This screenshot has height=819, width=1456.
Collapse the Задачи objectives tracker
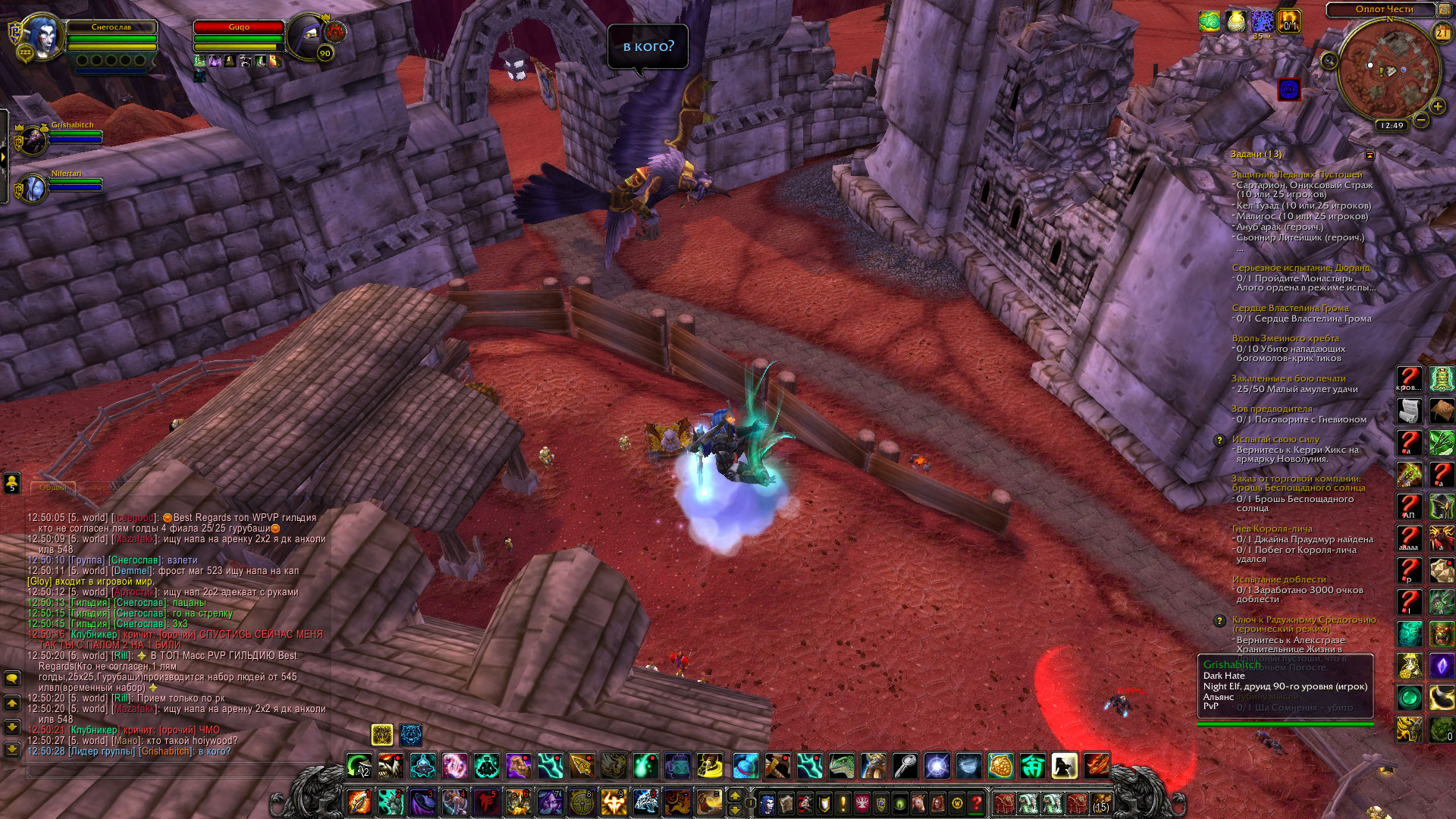coord(1370,155)
